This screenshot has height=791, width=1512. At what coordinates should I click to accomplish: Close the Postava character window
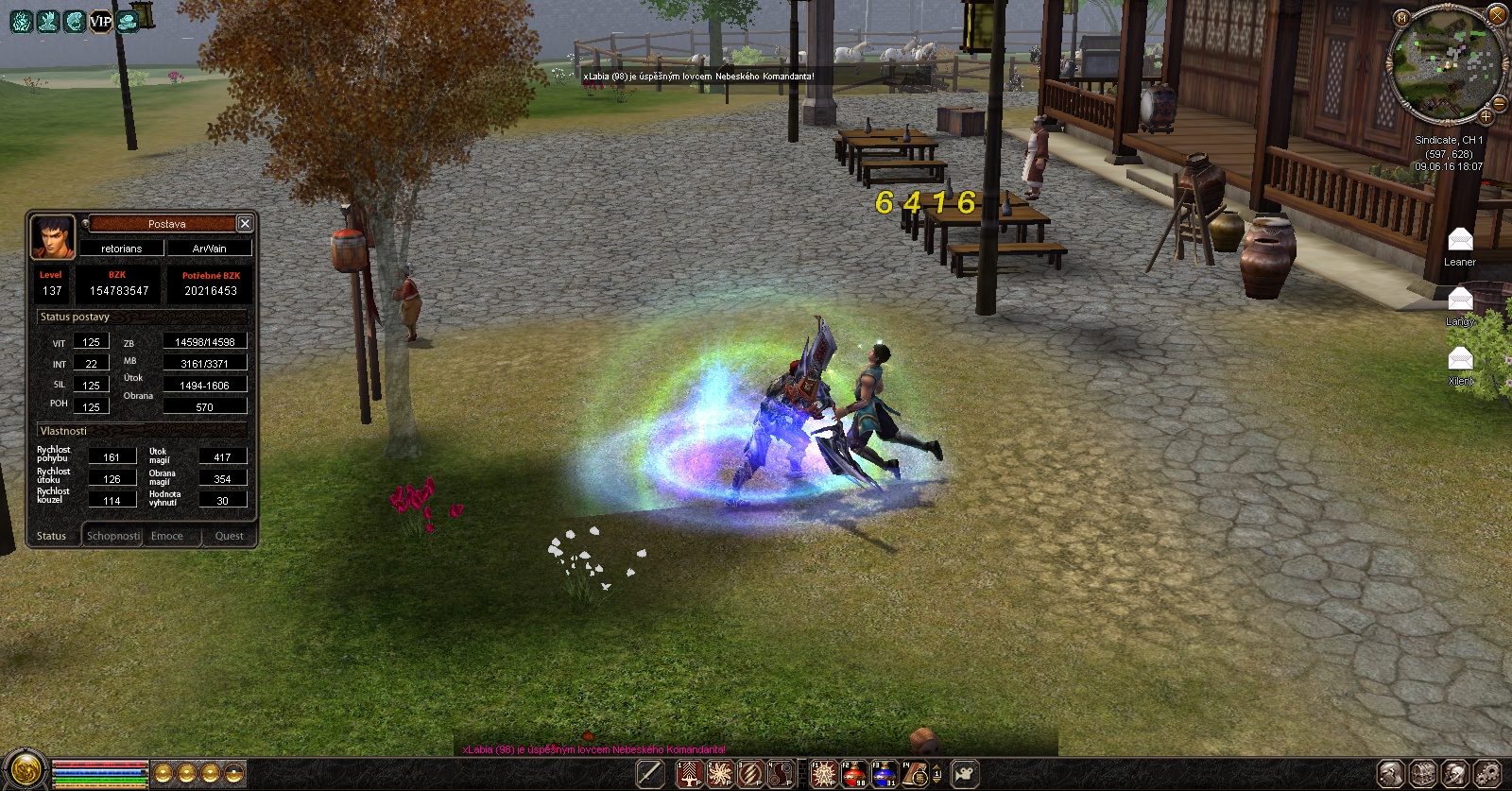click(245, 223)
